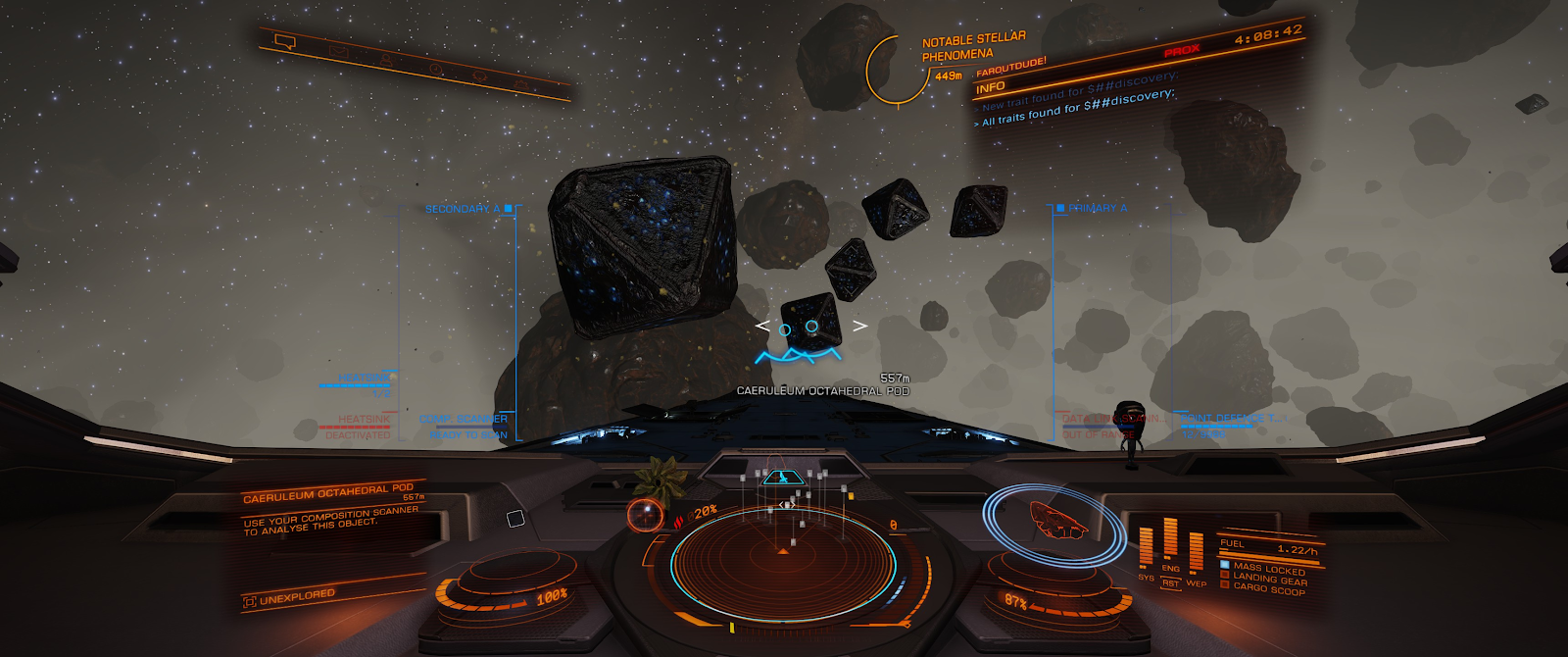The image size is (1568, 657).
Task: Switch to the envelope inbox tab
Action: (x=338, y=51)
